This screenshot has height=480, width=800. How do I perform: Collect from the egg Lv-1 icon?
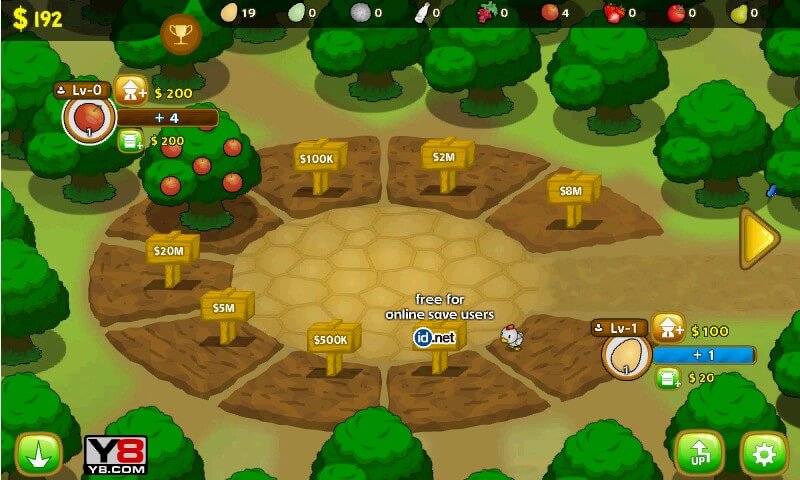[x=627, y=356]
